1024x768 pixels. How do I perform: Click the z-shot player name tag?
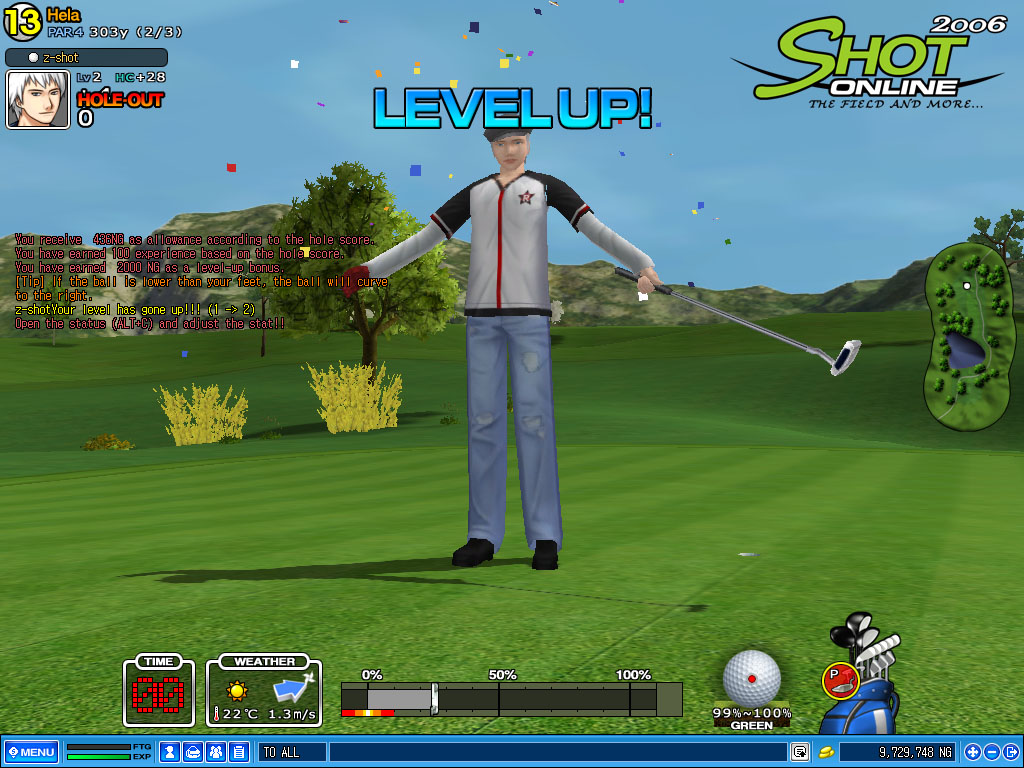(86, 58)
